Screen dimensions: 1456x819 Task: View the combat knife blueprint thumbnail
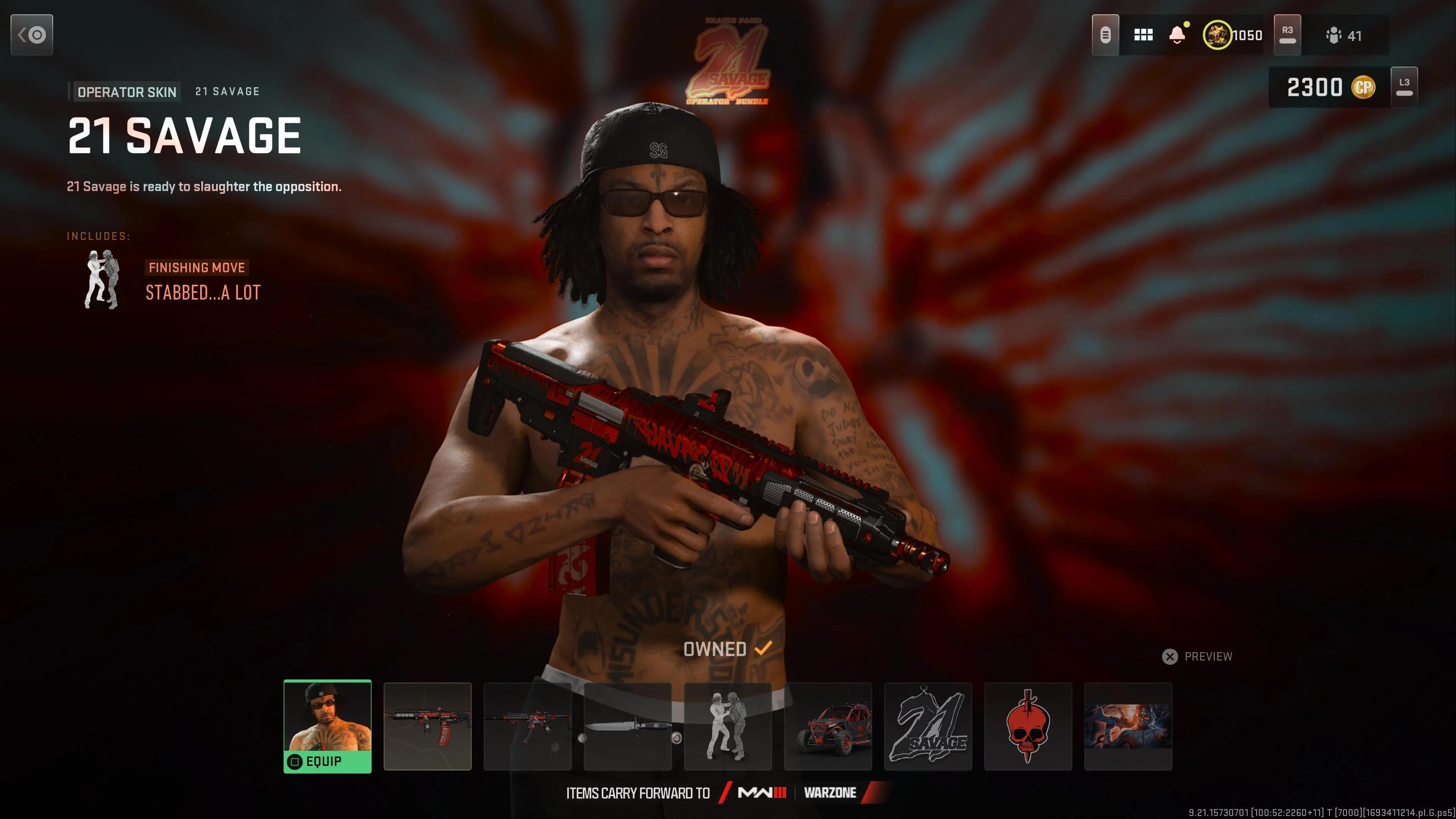(628, 728)
